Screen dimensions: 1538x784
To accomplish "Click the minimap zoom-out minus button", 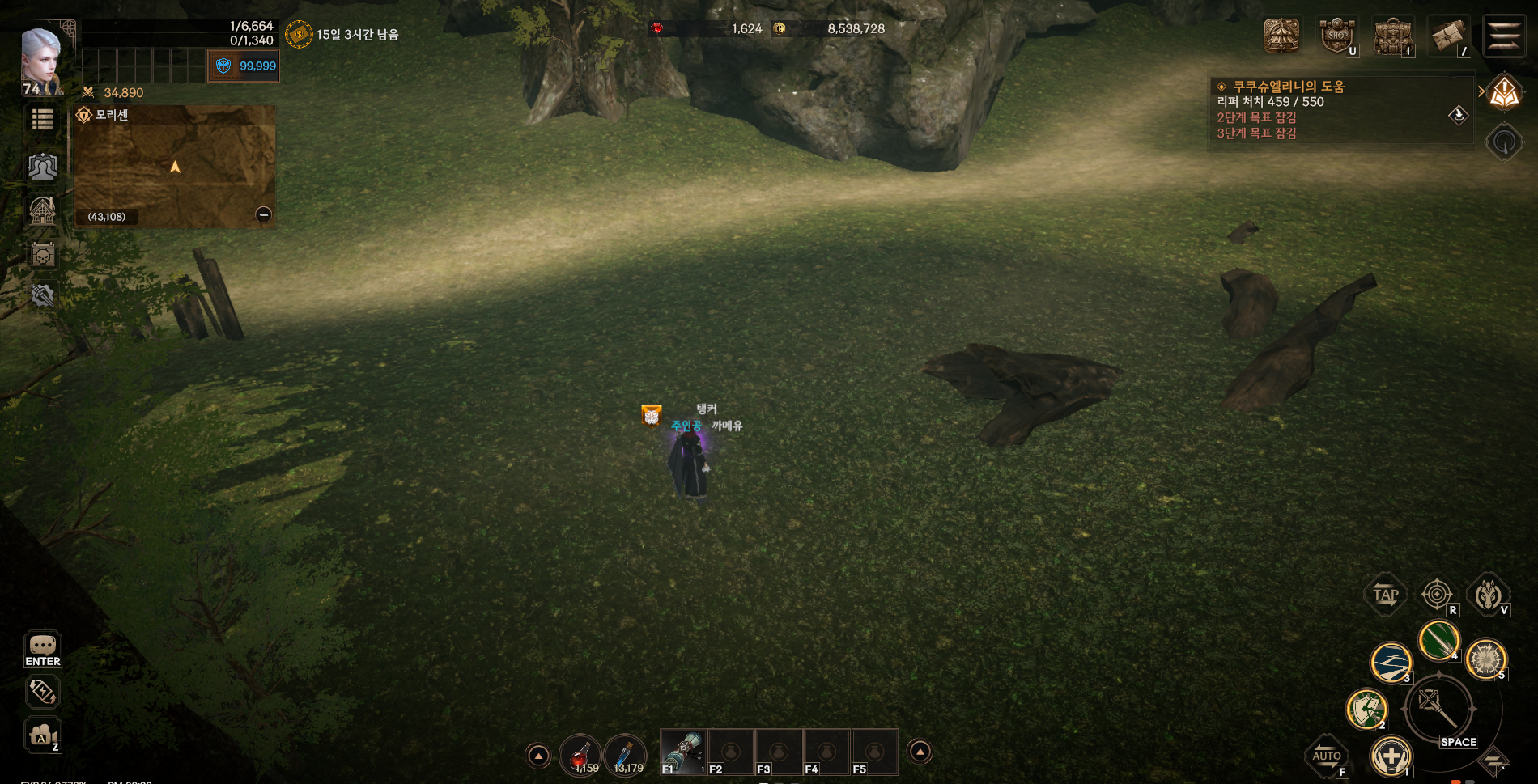I will (x=263, y=214).
